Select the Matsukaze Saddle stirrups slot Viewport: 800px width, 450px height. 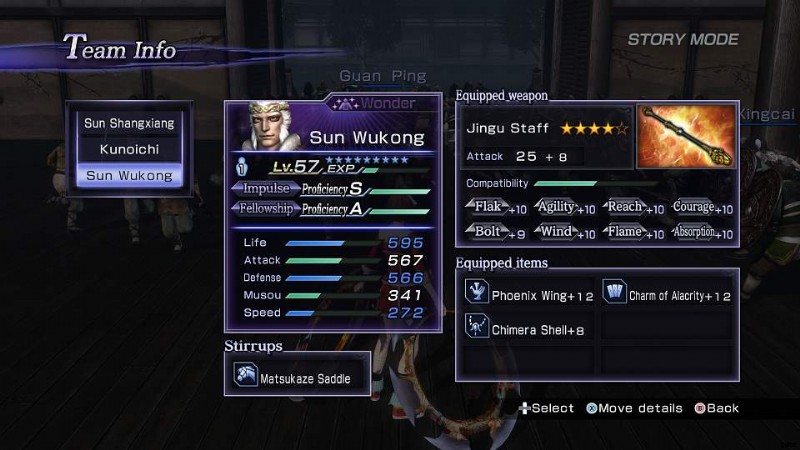[298, 375]
